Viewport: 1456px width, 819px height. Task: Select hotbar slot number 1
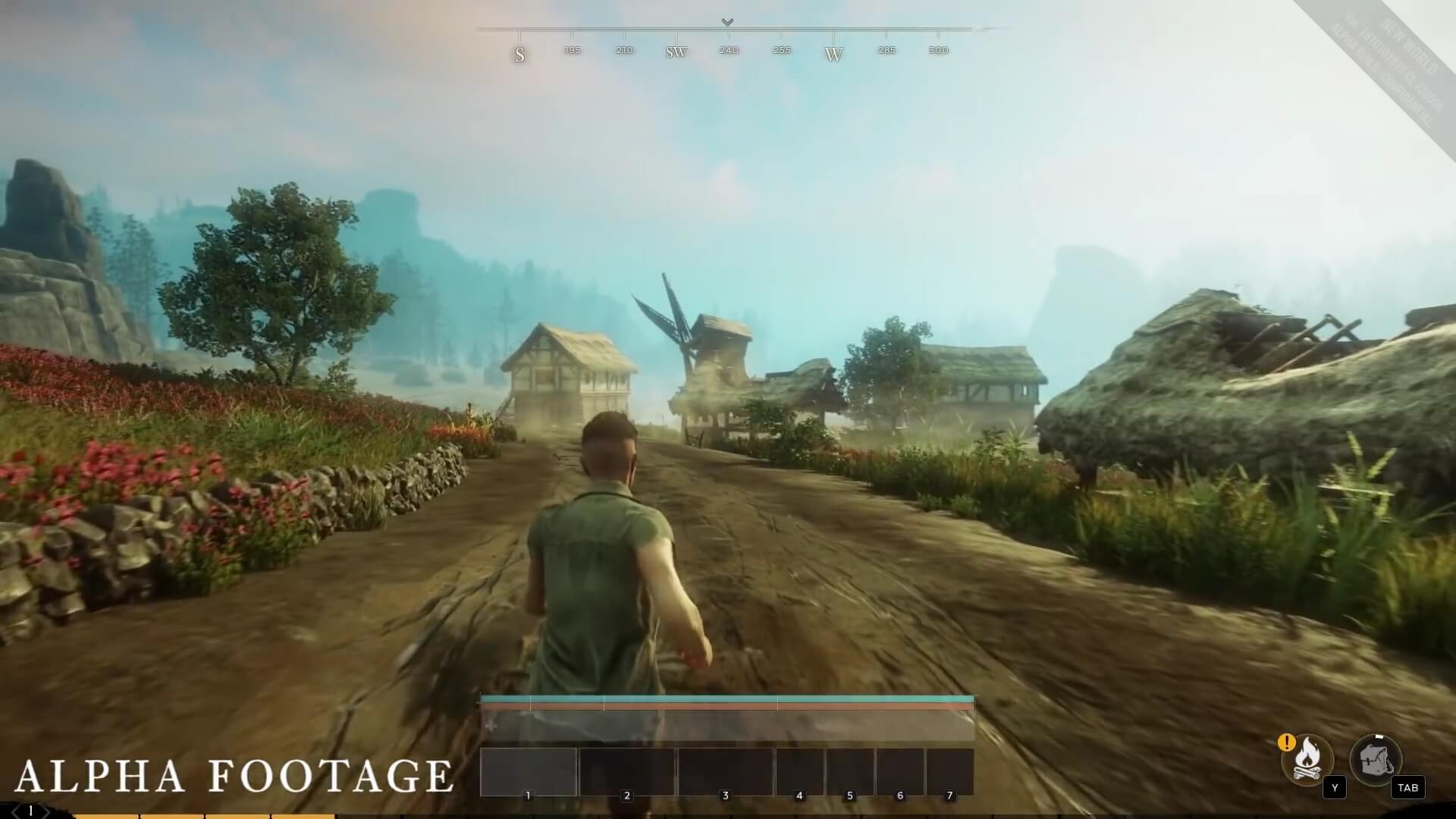(529, 772)
